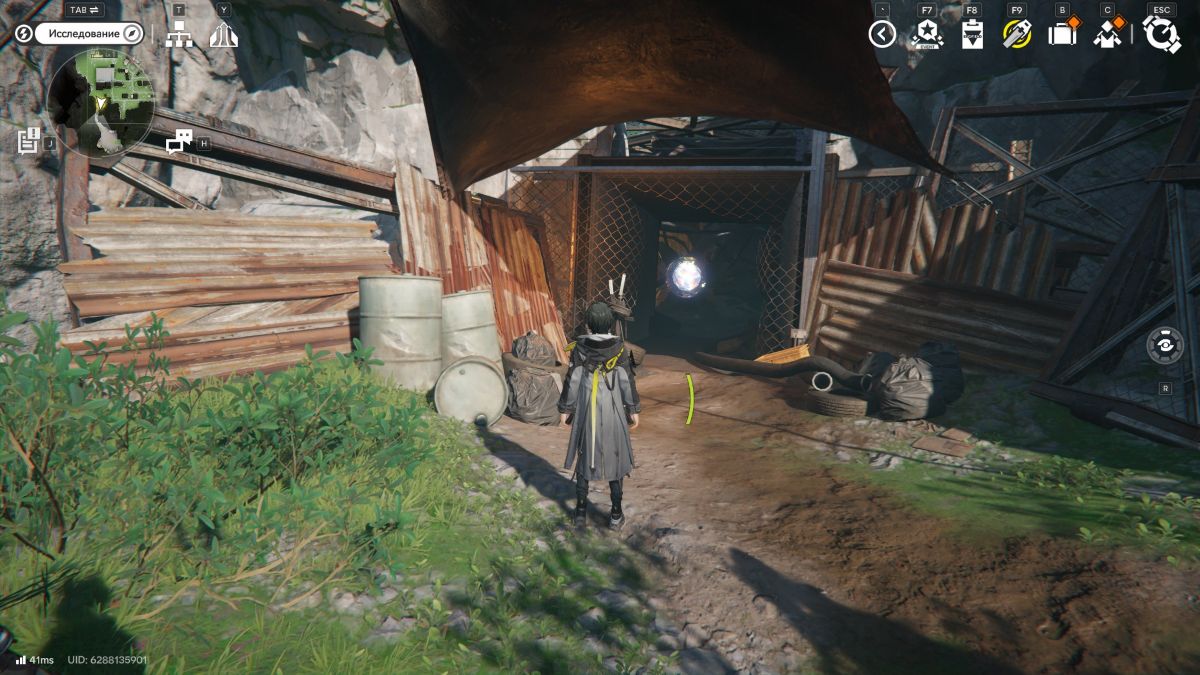The width and height of the screenshot is (1200, 675).
Task: Toggle the Исследование mode switch
Action: (88, 33)
